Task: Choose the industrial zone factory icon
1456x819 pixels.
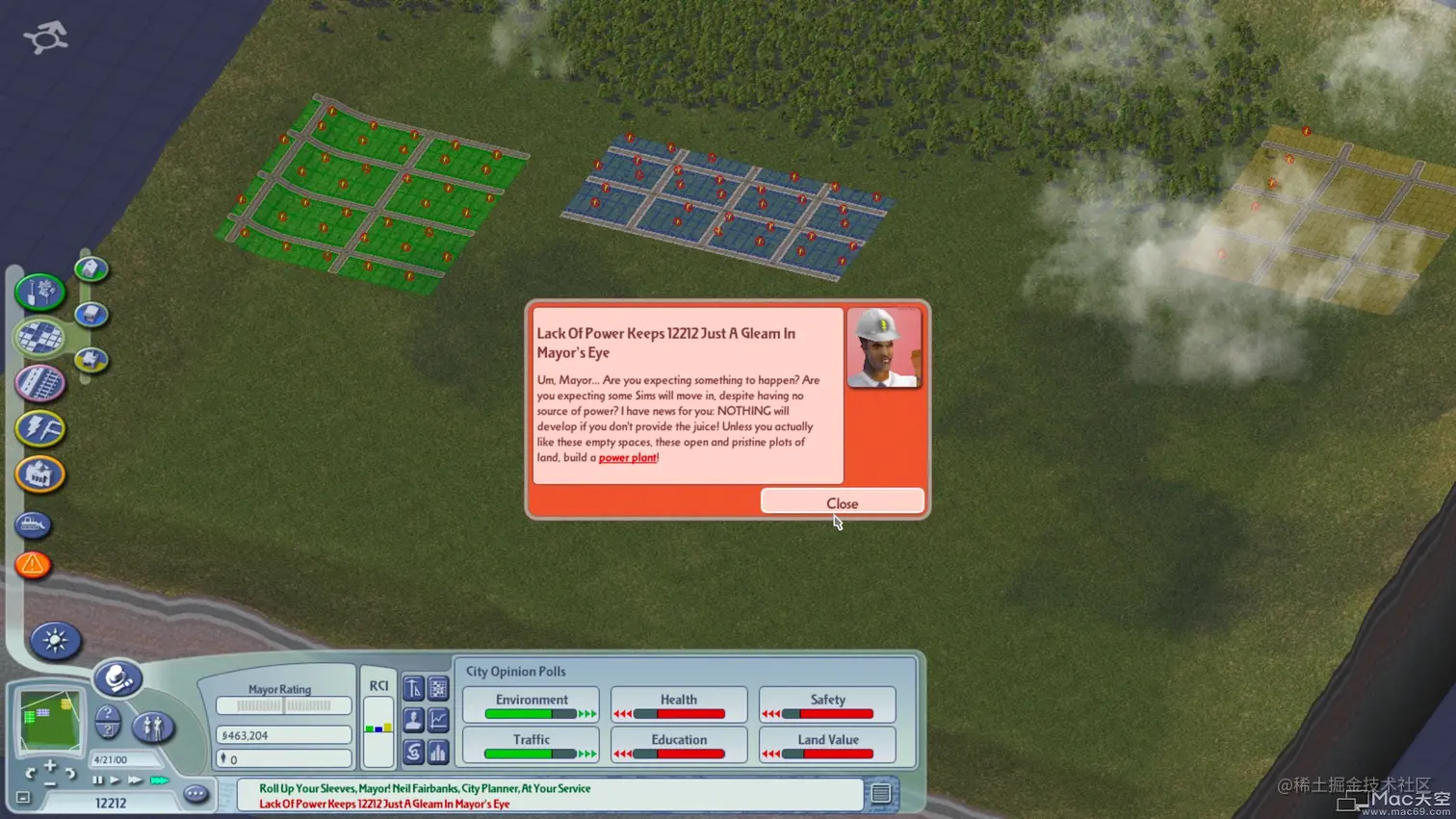Action: [x=91, y=360]
